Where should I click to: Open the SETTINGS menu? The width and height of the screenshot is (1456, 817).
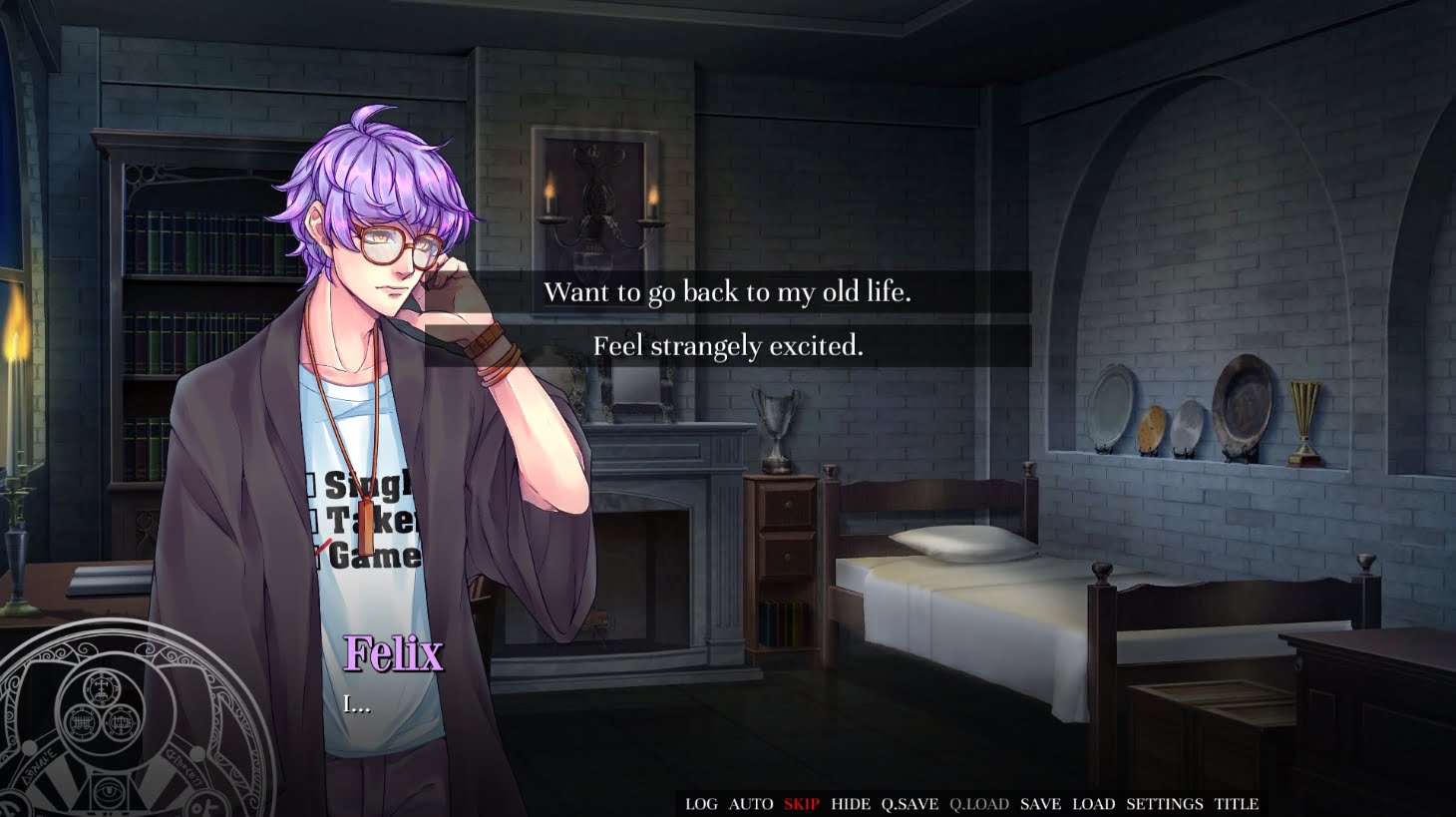click(x=1164, y=804)
